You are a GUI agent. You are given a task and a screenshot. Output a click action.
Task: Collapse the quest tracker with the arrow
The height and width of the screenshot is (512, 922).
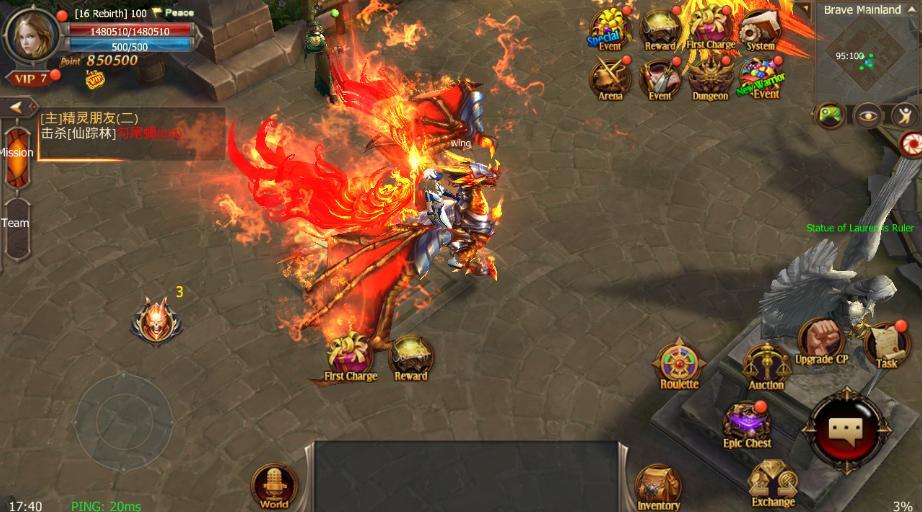tap(17, 107)
